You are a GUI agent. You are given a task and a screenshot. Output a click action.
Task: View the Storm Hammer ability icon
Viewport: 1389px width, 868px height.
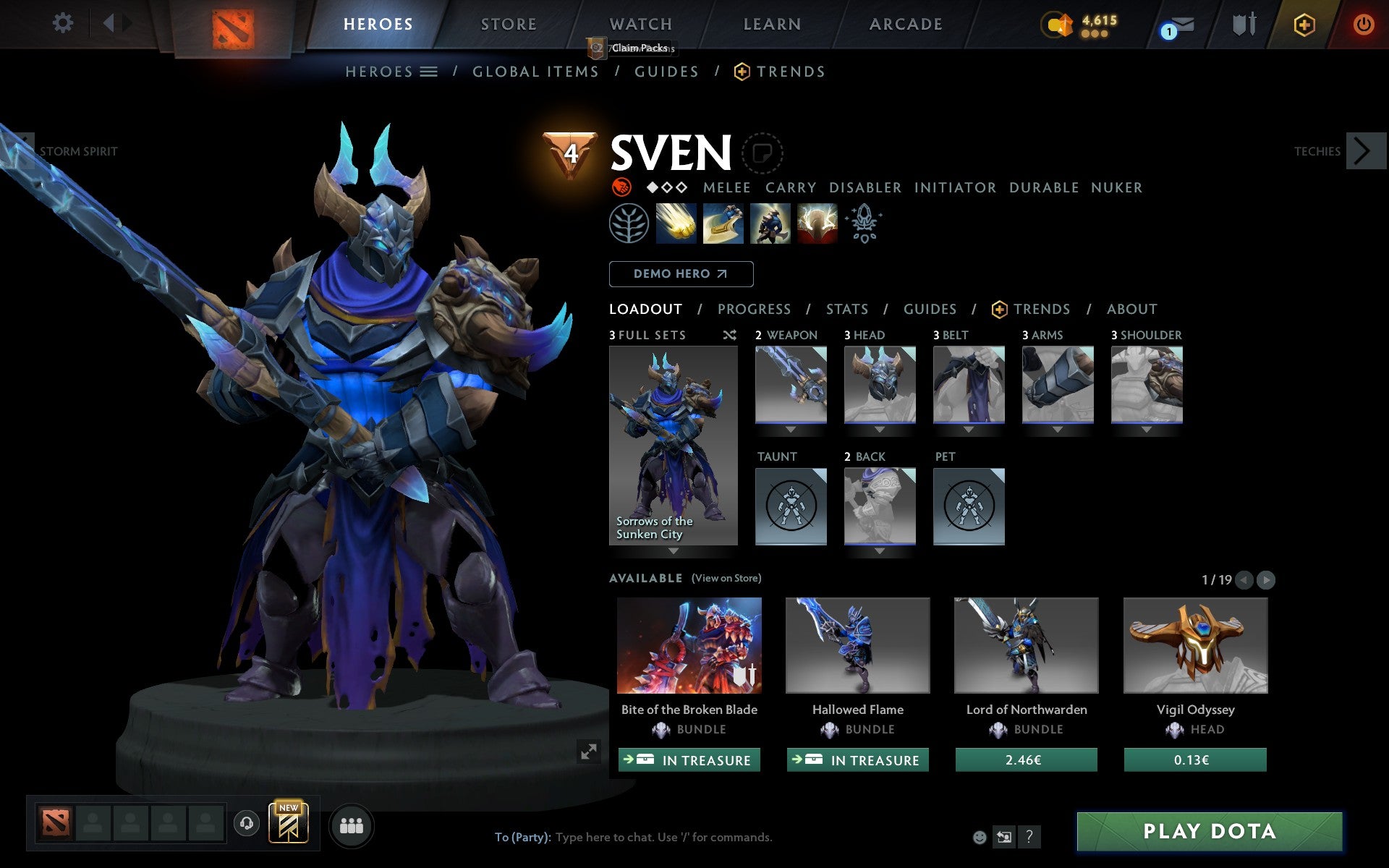tap(677, 223)
